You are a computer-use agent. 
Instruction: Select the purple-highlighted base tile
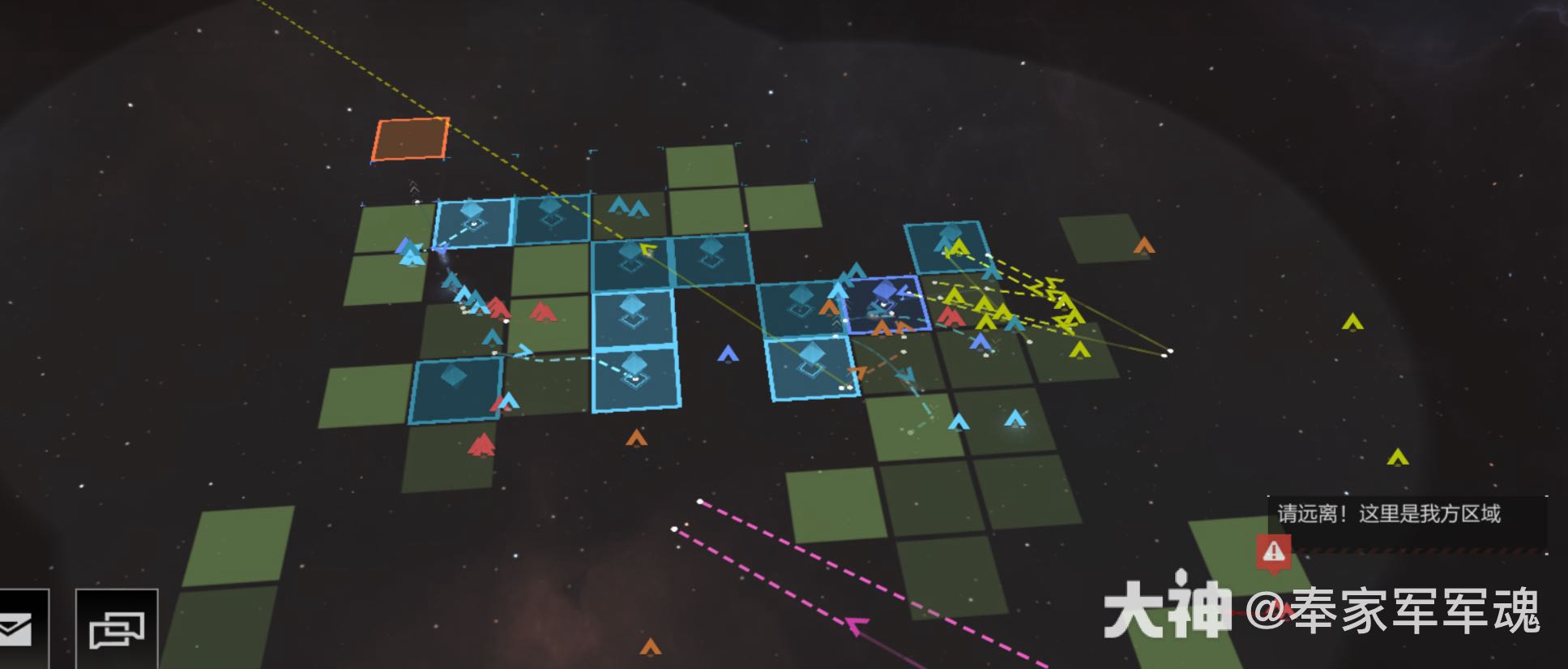[885, 303]
